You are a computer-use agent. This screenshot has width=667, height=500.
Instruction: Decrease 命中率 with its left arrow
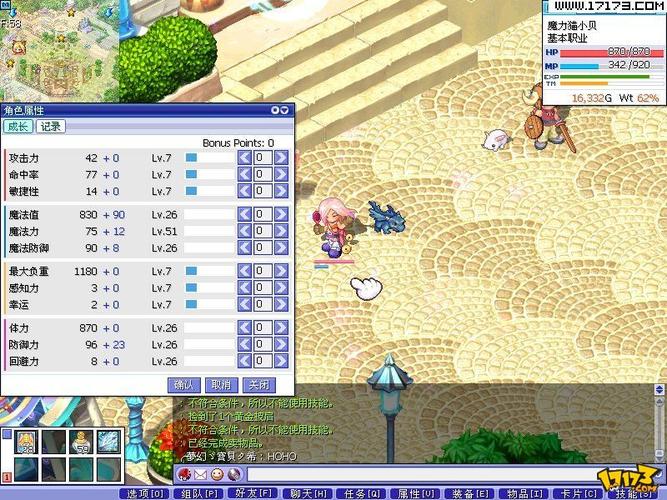click(243, 174)
